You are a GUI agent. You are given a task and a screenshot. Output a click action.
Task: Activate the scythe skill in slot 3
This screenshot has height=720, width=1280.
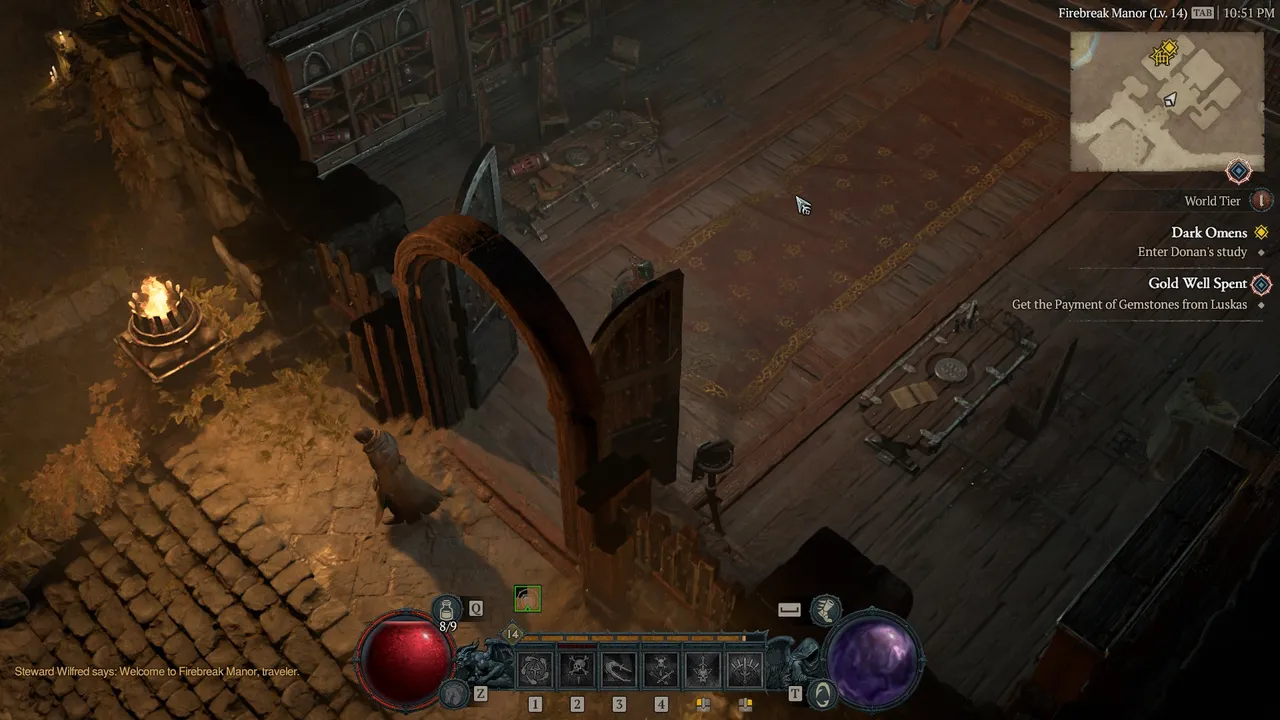point(619,670)
